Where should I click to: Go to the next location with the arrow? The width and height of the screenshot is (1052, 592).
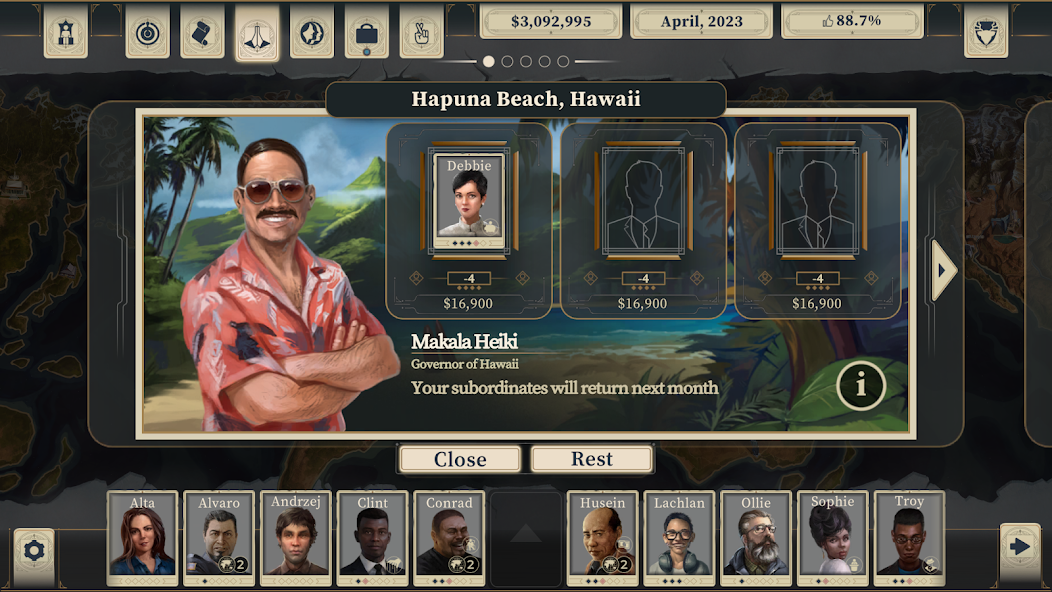coord(944,270)
